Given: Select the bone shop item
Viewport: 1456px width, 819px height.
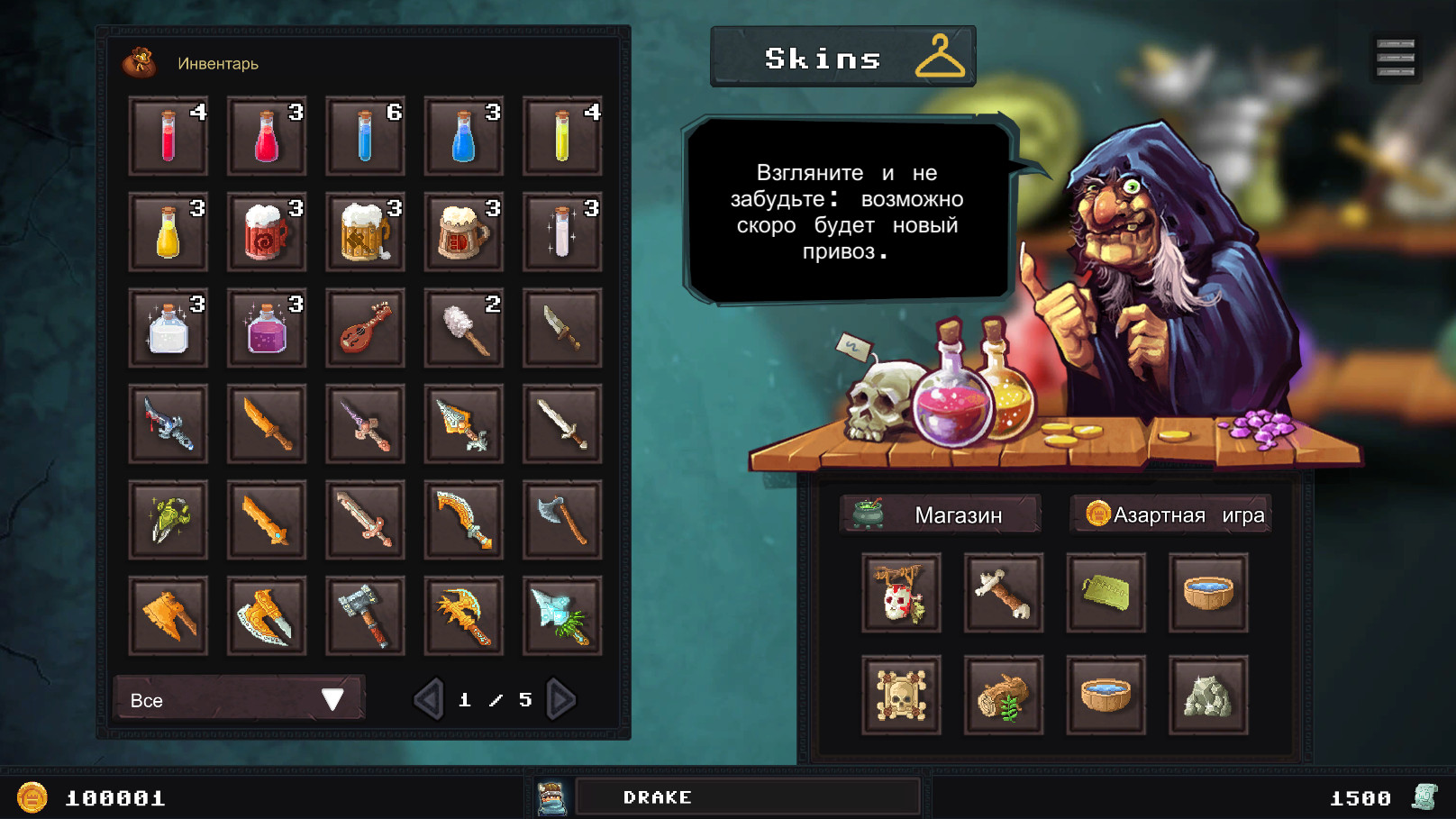Looking at the screenshot, I should (1004, 593).
